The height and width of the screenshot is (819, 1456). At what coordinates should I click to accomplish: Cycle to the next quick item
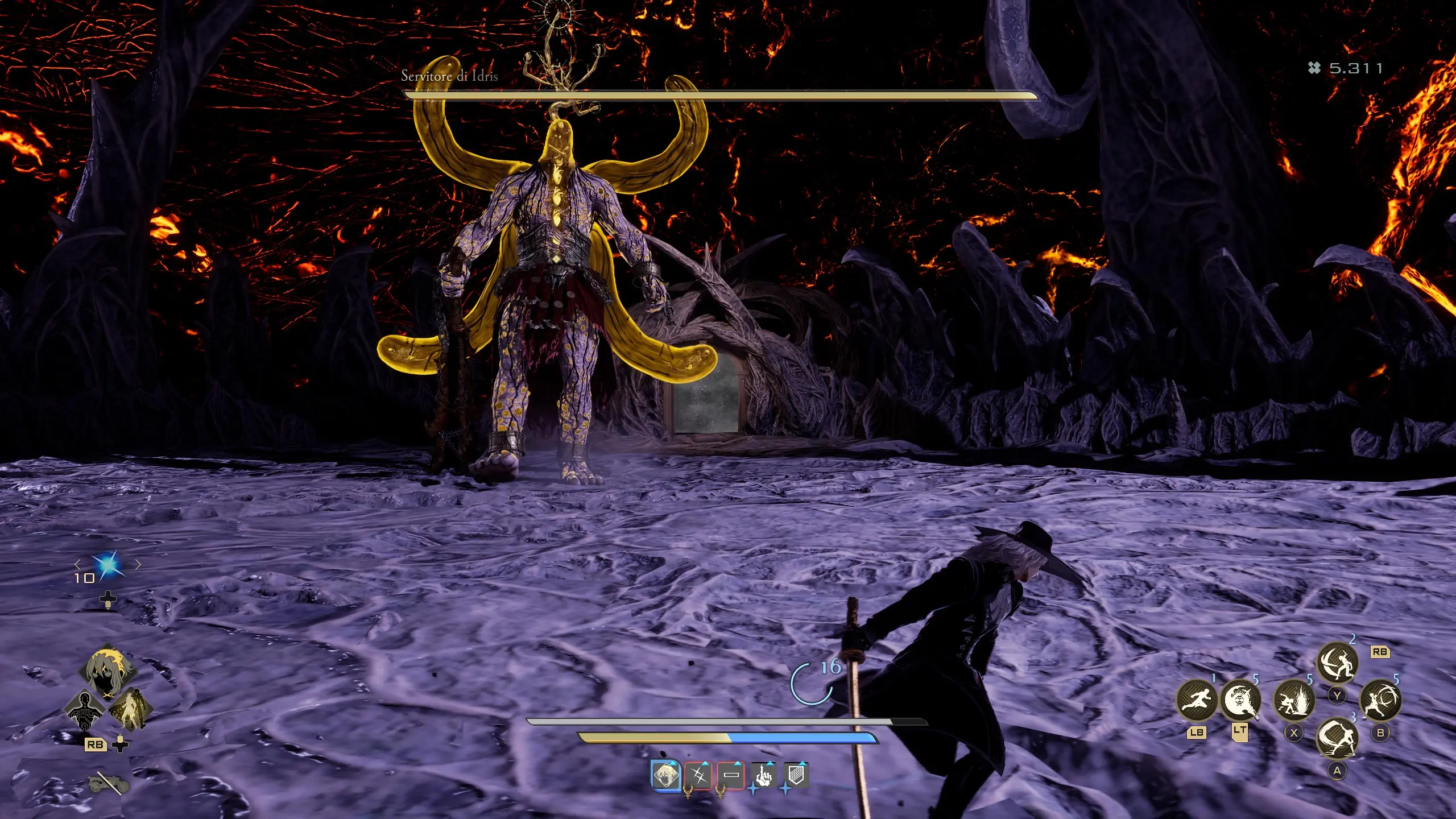tap(138, 564)
